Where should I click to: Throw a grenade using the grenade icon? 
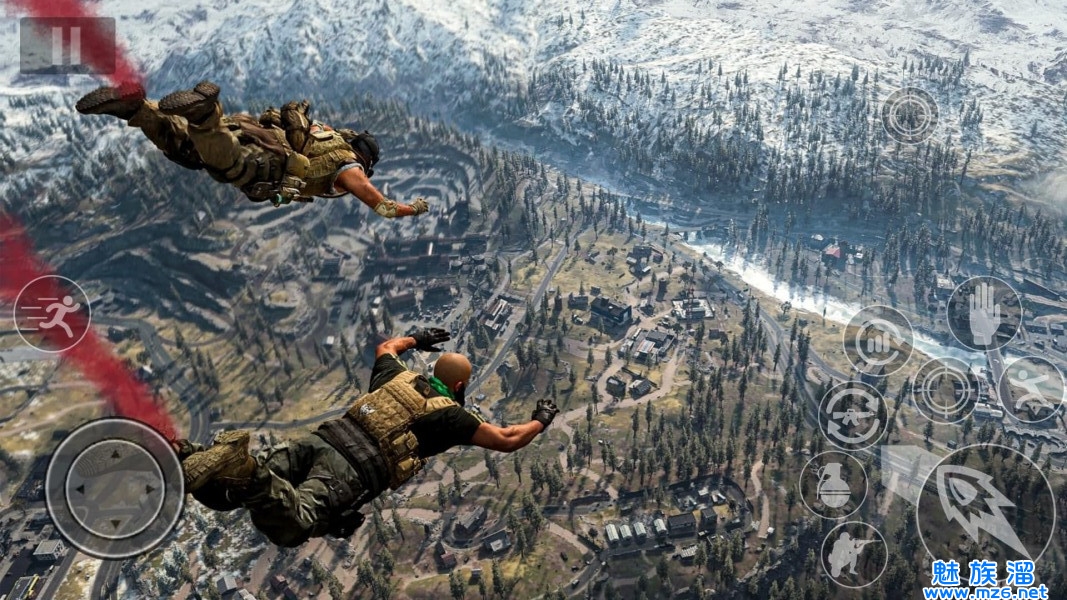pyautogui.click(x=834, y=484)
